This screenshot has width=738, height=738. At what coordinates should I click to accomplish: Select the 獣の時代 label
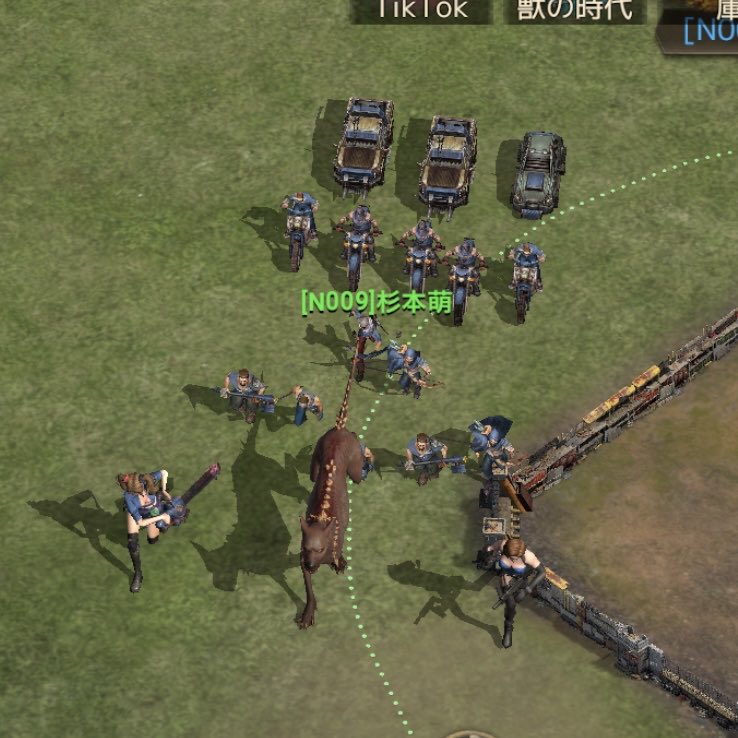point(575,10)
